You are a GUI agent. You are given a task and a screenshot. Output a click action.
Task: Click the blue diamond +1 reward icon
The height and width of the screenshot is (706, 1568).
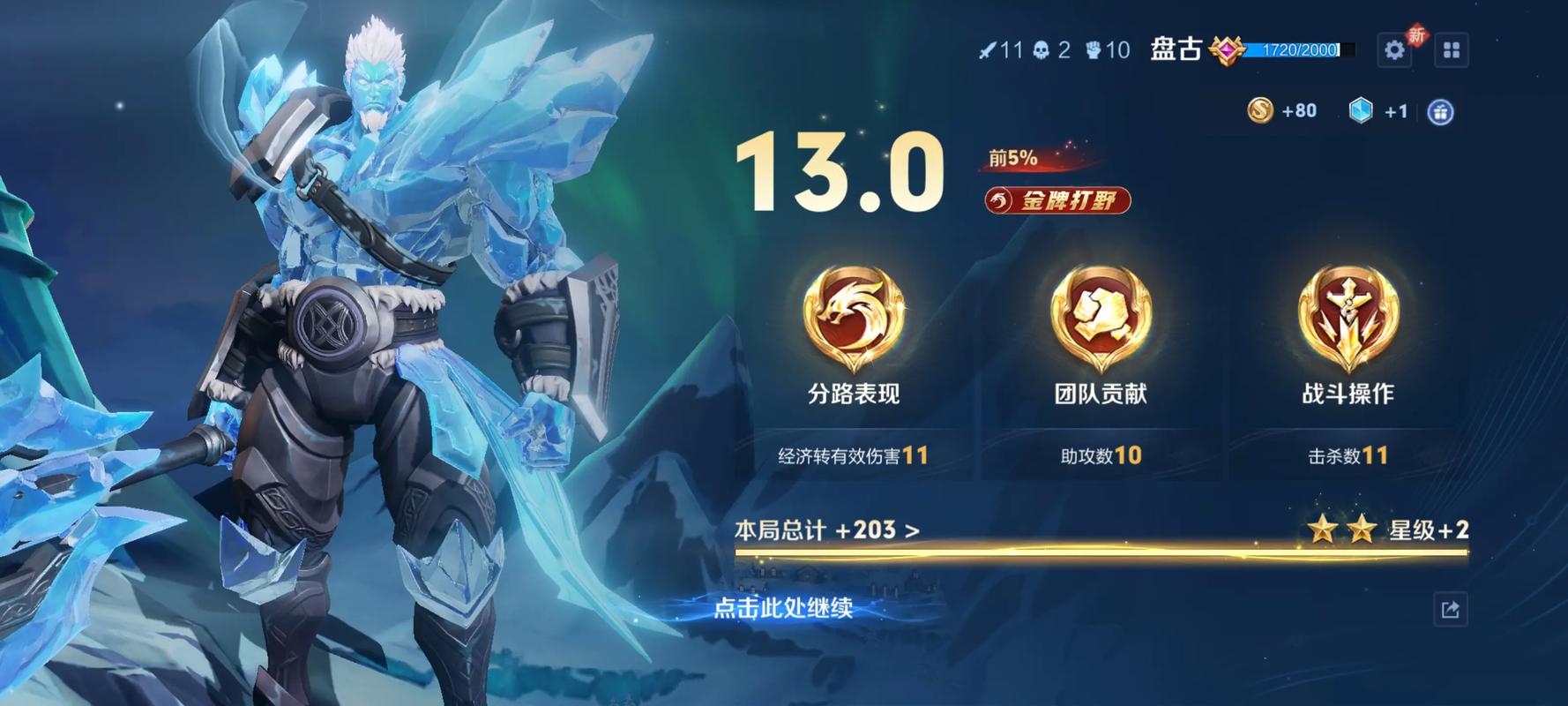pyautogui.click(x=1361, y=111)
